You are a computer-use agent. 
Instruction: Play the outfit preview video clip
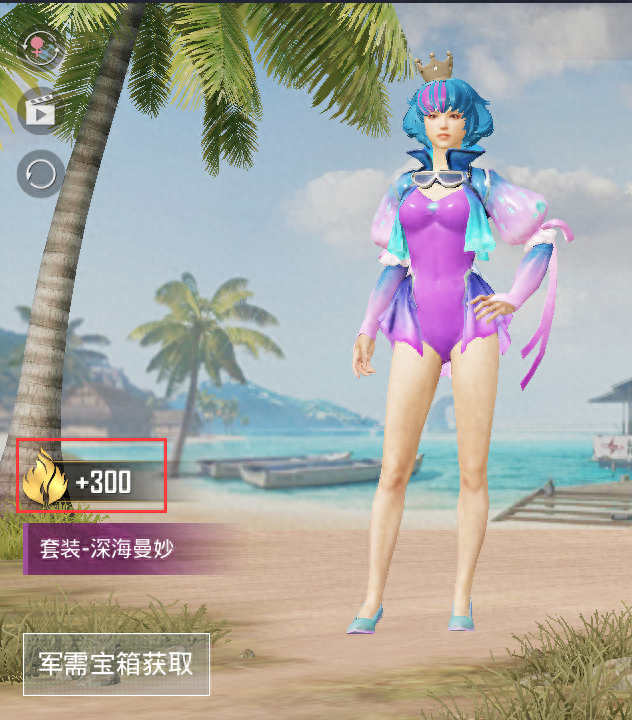point(40,109)
